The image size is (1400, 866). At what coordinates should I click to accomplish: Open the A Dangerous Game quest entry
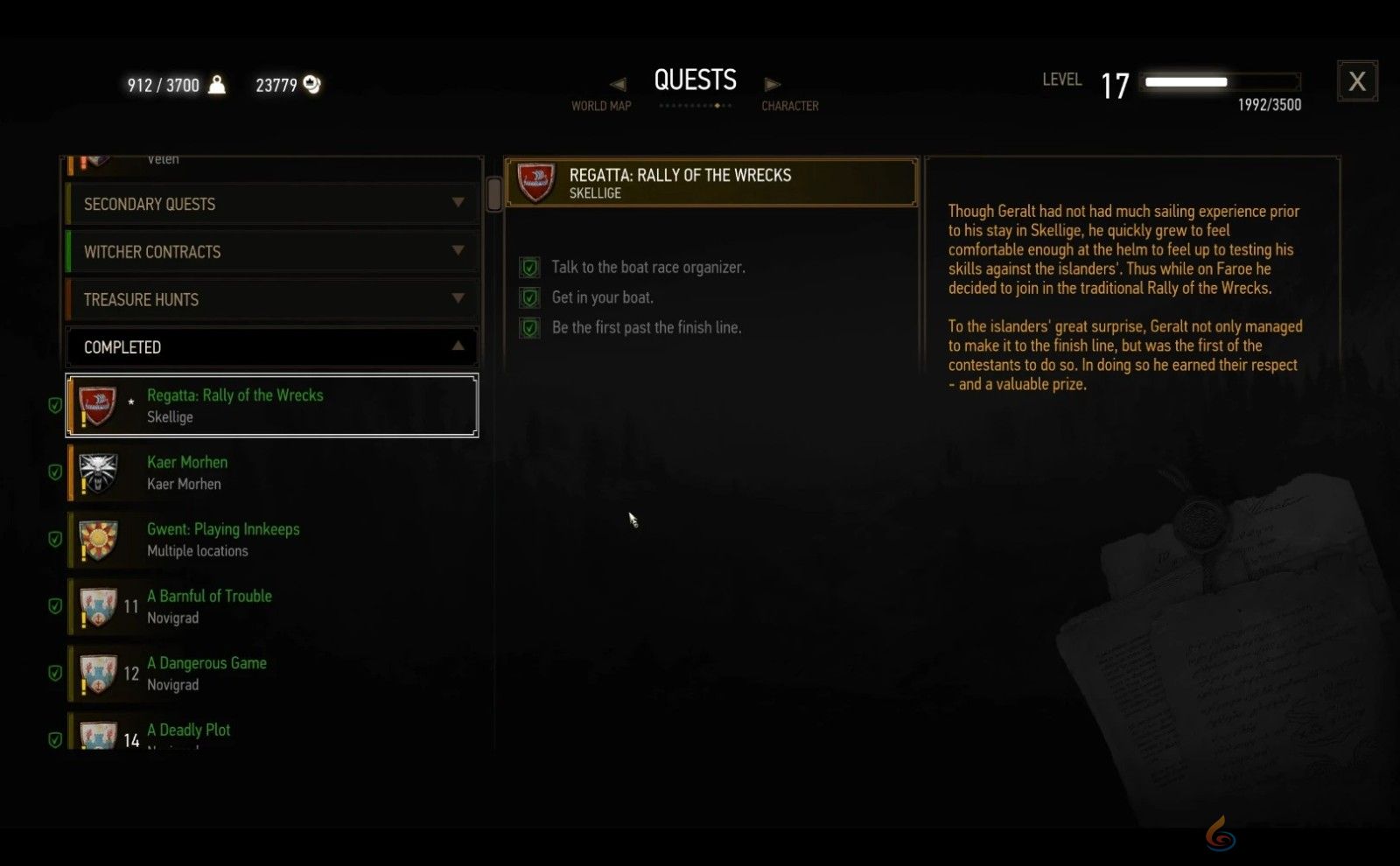pyautogui.click(x=272, y=674)
